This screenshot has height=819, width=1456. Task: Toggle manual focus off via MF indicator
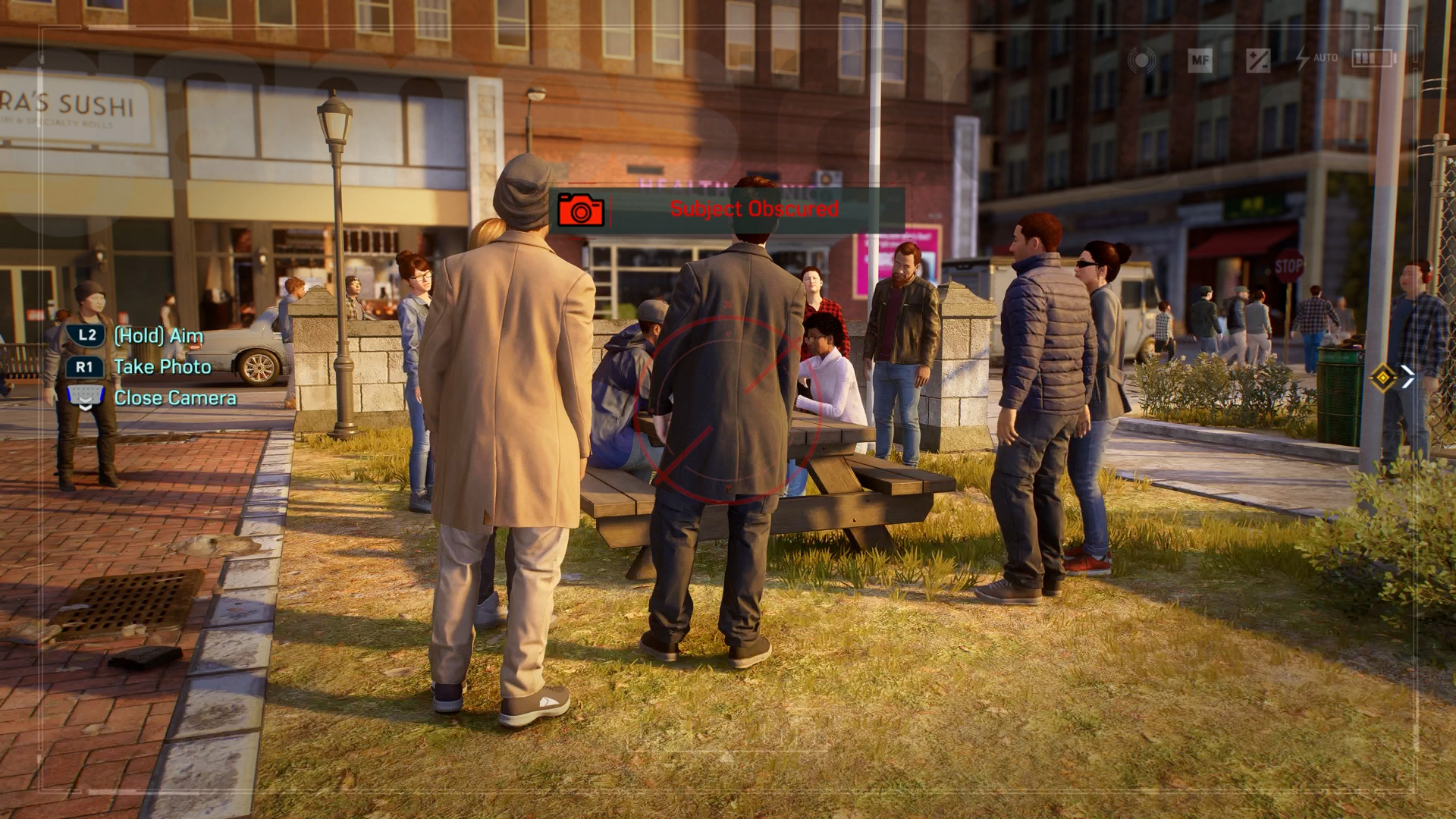[x=1200, y=58]
